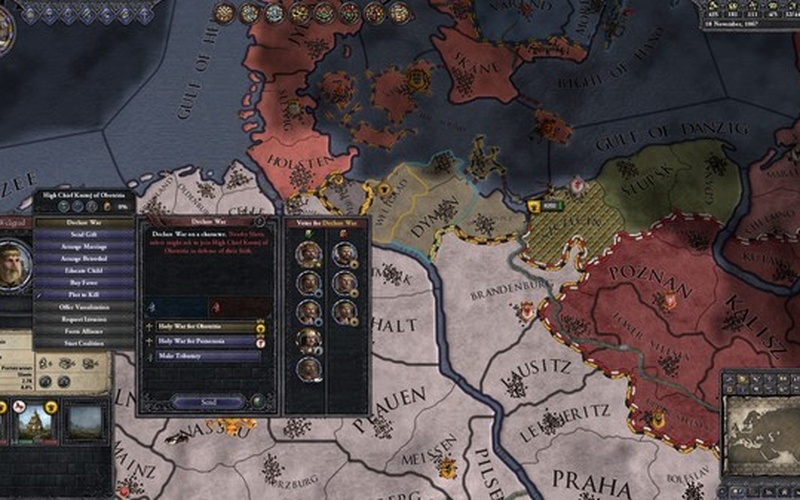Select Declare War in the diplomacy list
The image size is (800, 500).
coord(84,223)
